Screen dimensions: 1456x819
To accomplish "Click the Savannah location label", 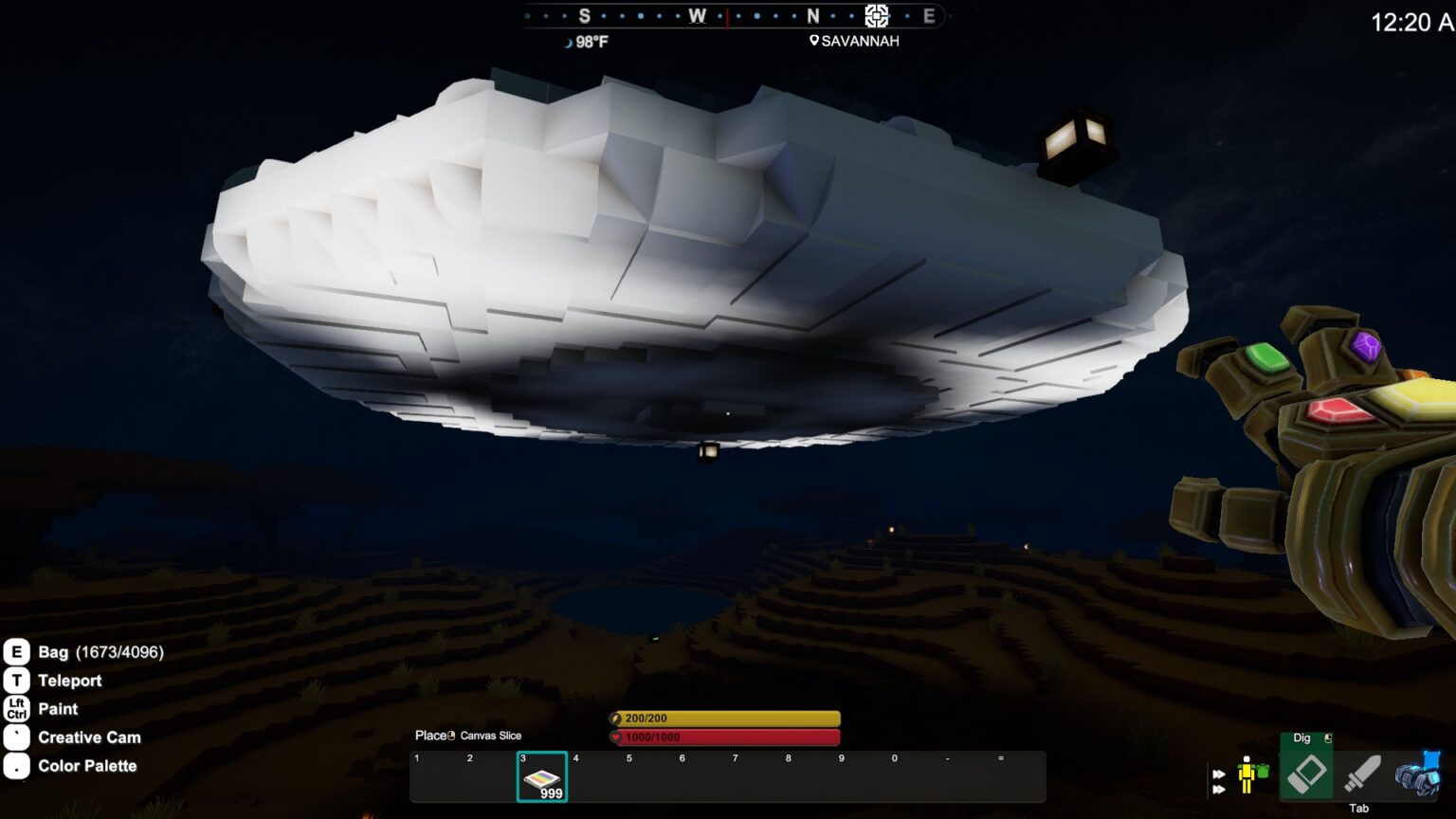I will (854, 41).
